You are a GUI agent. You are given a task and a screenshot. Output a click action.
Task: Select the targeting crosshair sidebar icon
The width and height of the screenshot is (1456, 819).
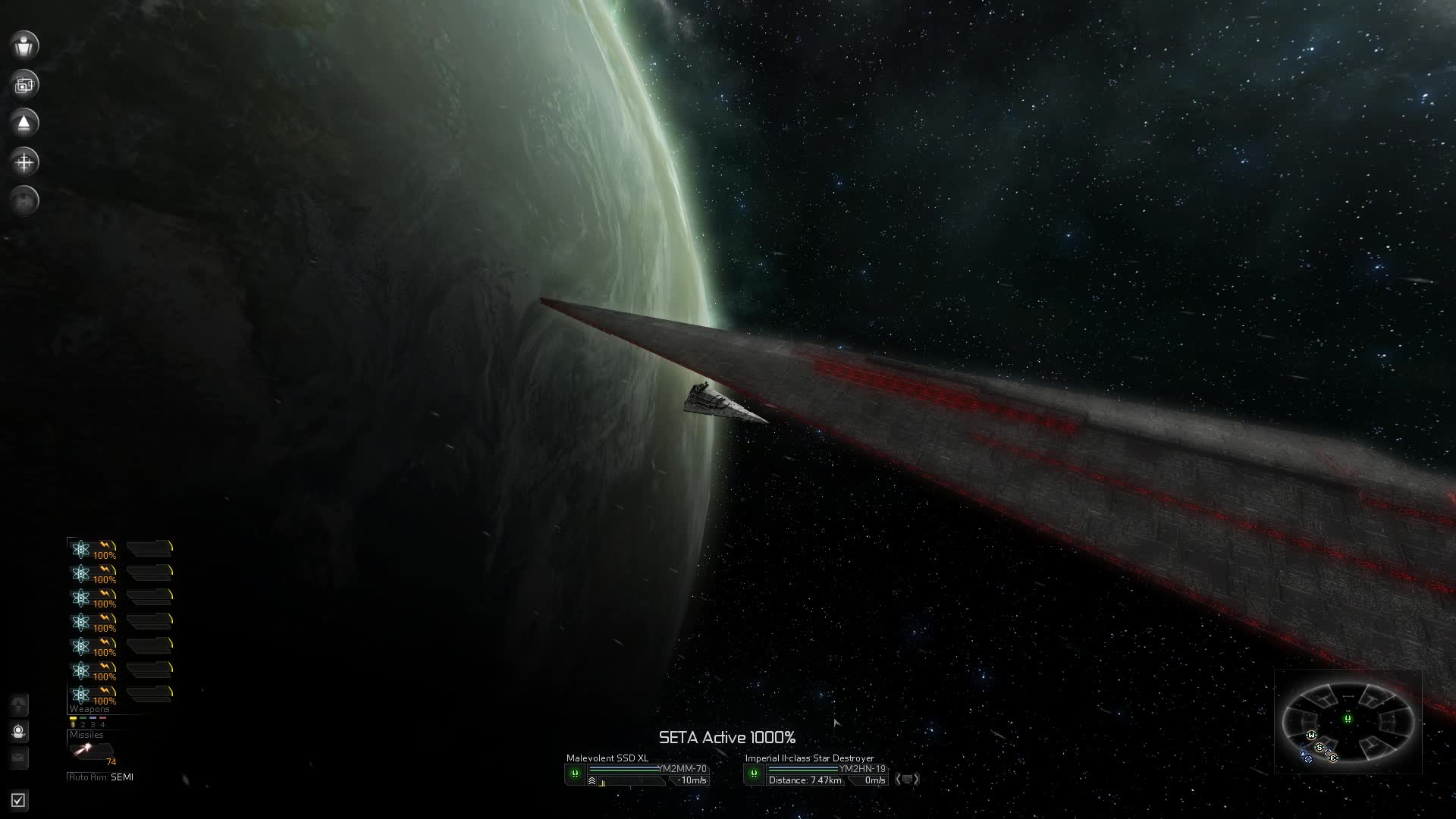click(24, 162)
